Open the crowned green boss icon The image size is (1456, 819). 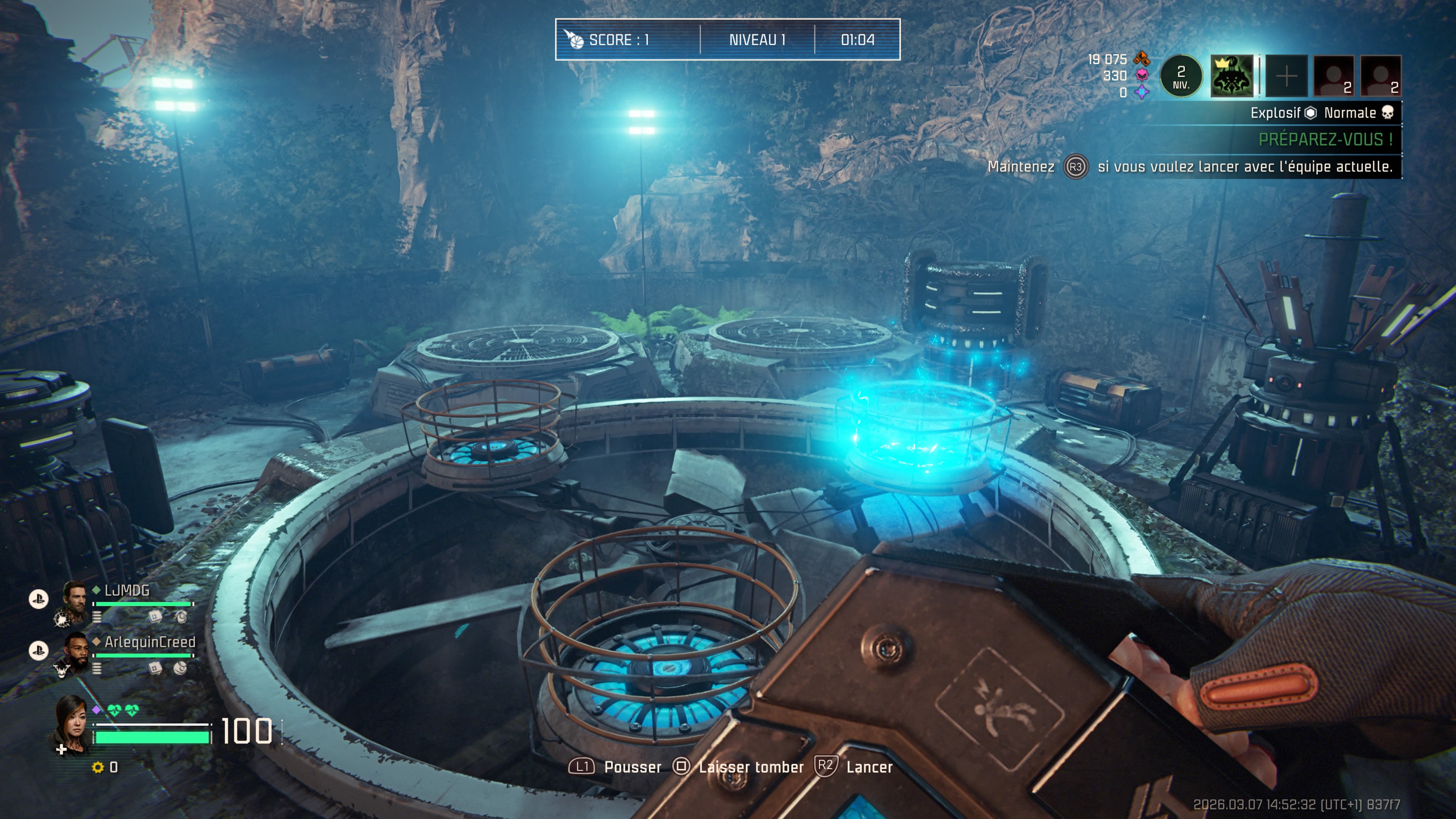[x=1232, y=76]
